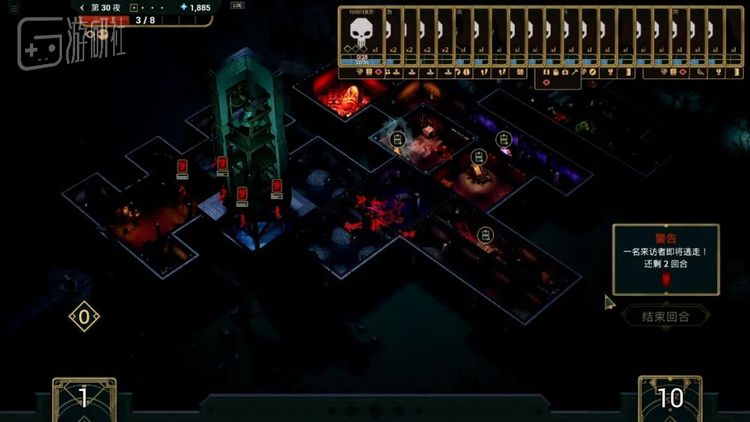750x422 pixels.
Task: Open the LOG button
Action: pos(236,7)
